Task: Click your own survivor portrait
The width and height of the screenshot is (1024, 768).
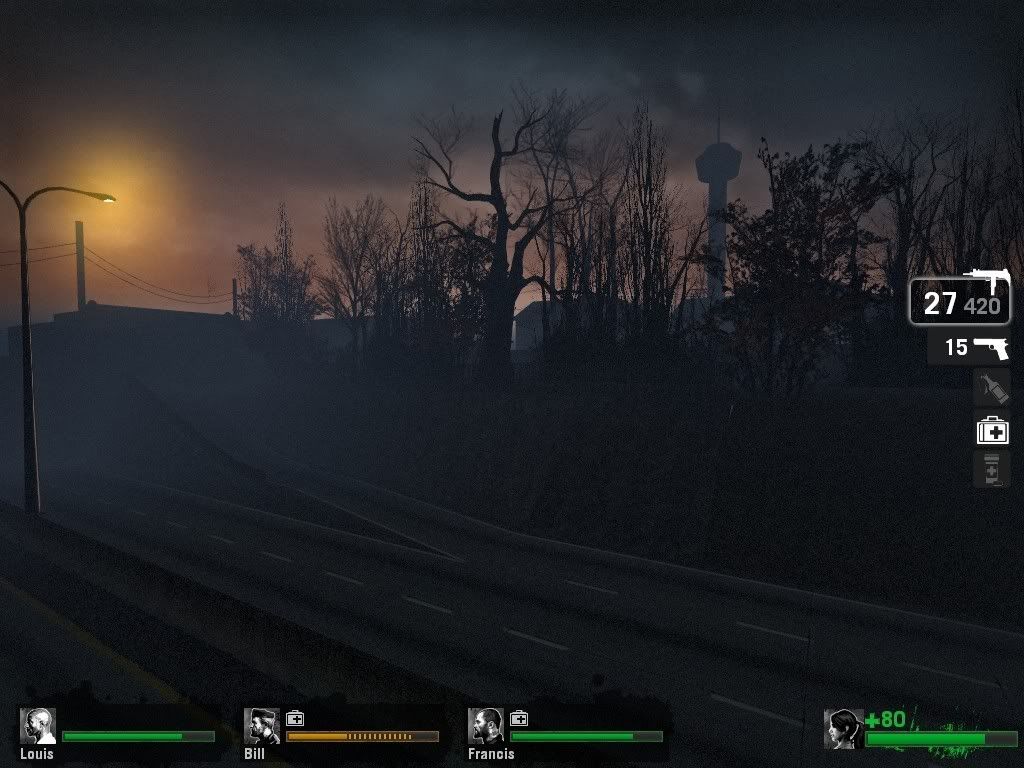Action: pos(843,729)
